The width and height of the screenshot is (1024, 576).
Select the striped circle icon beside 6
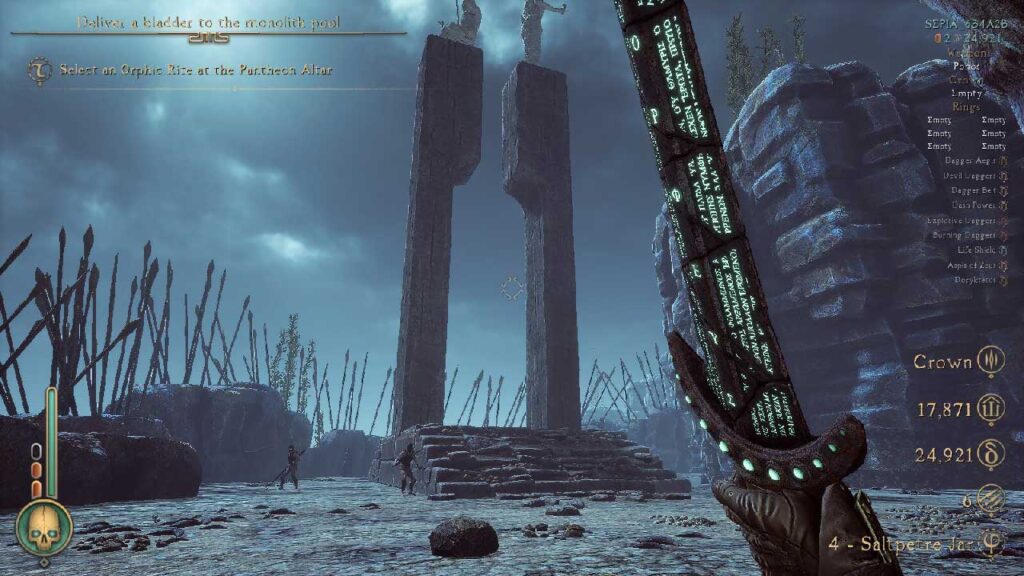[991, 501]
